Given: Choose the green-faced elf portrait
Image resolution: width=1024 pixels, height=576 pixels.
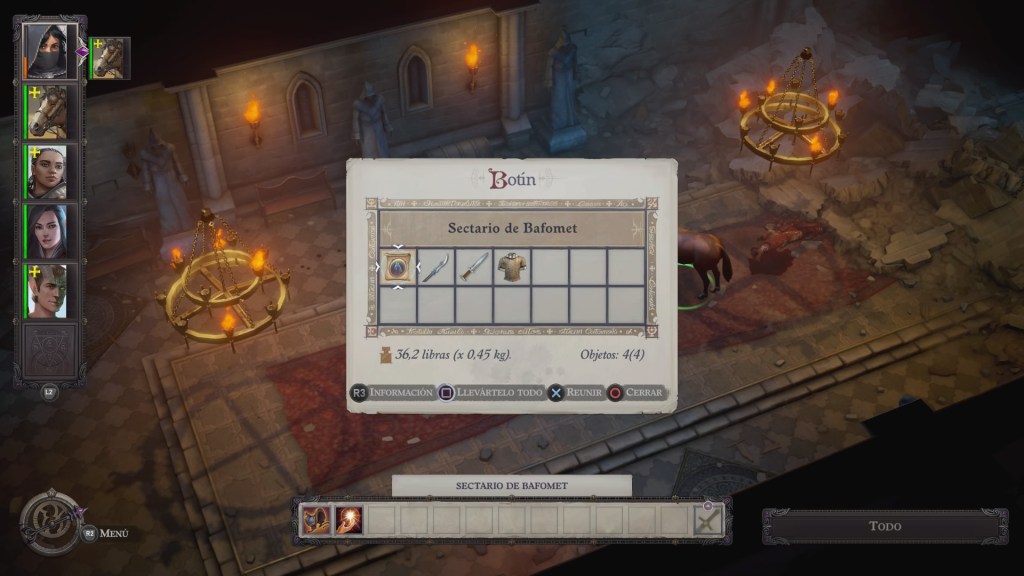Looking at the screenshot, I should (47, 291).
